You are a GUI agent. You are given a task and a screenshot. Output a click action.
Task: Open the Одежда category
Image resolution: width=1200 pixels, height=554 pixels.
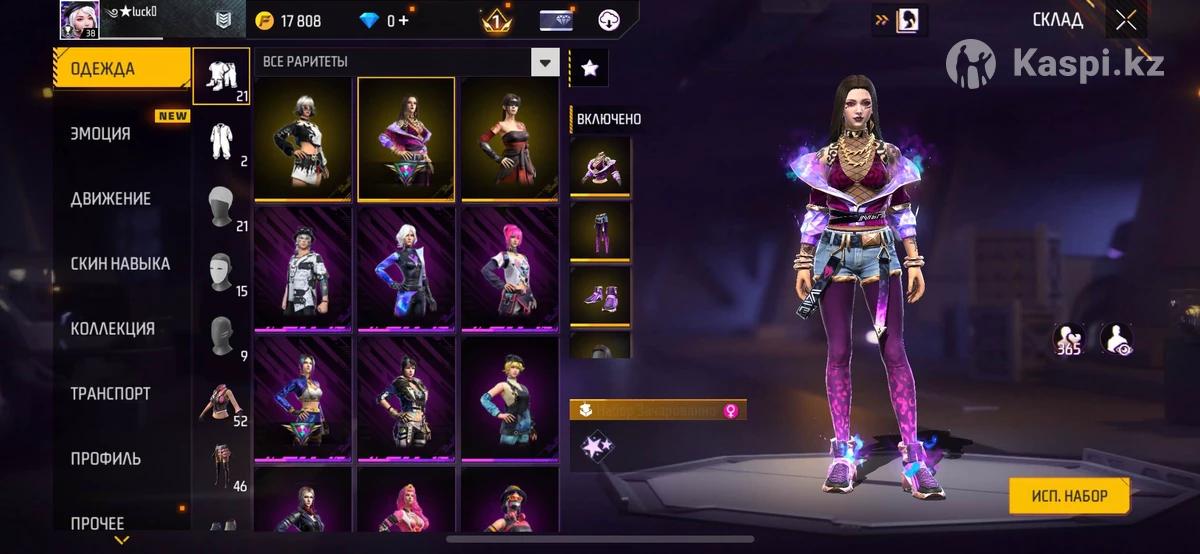pos(120,69)
